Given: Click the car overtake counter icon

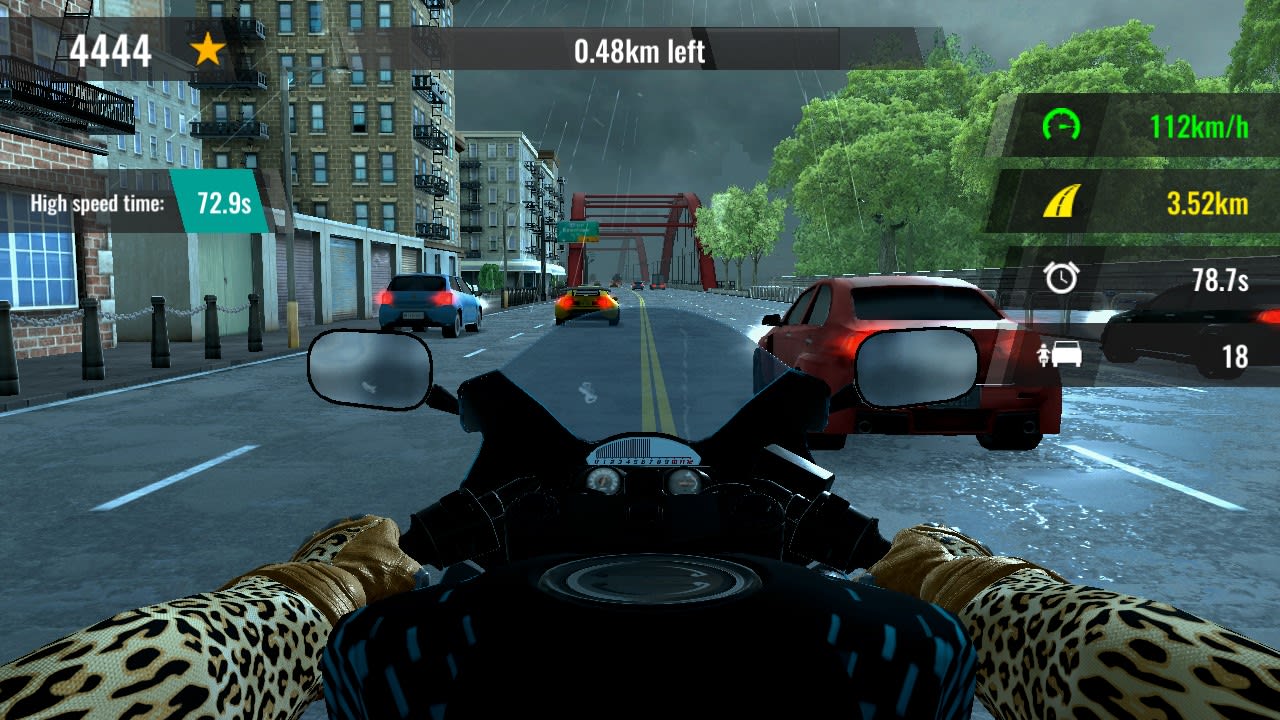Looking at the screenshot, I should tap(1063, 355).
